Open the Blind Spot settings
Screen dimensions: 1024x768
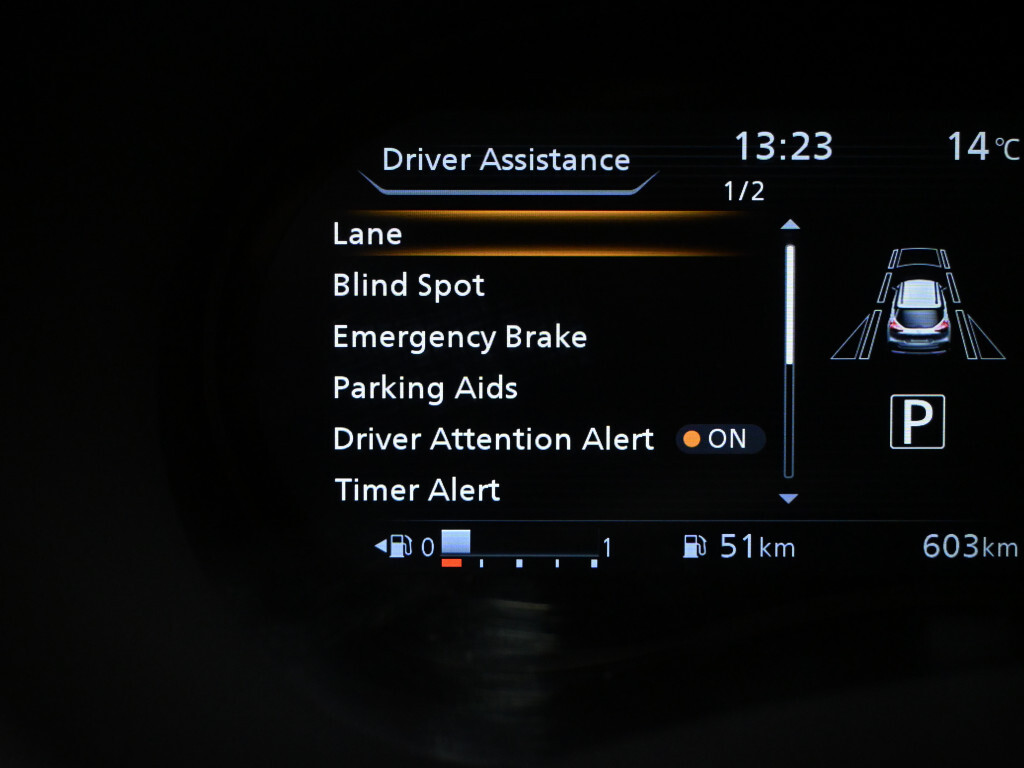click(x=409, y=285)
